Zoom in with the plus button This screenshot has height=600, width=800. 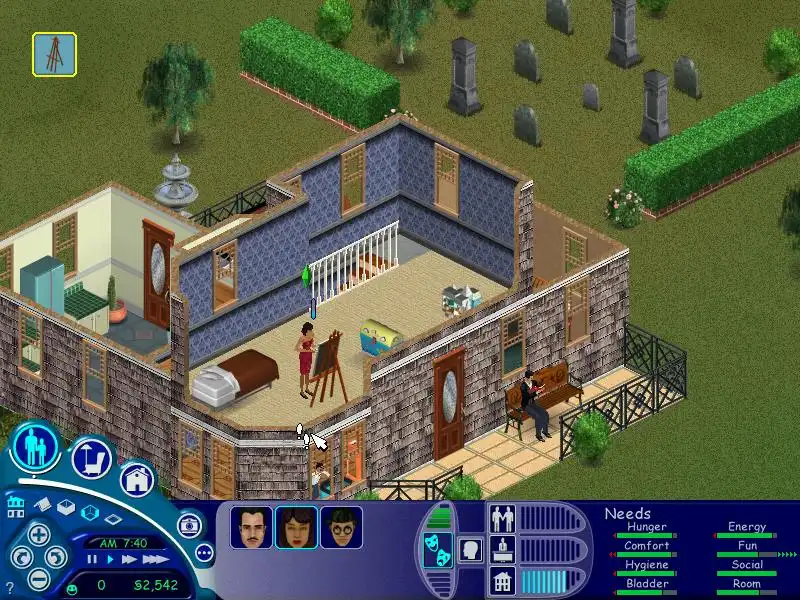[x=38, y=533]
